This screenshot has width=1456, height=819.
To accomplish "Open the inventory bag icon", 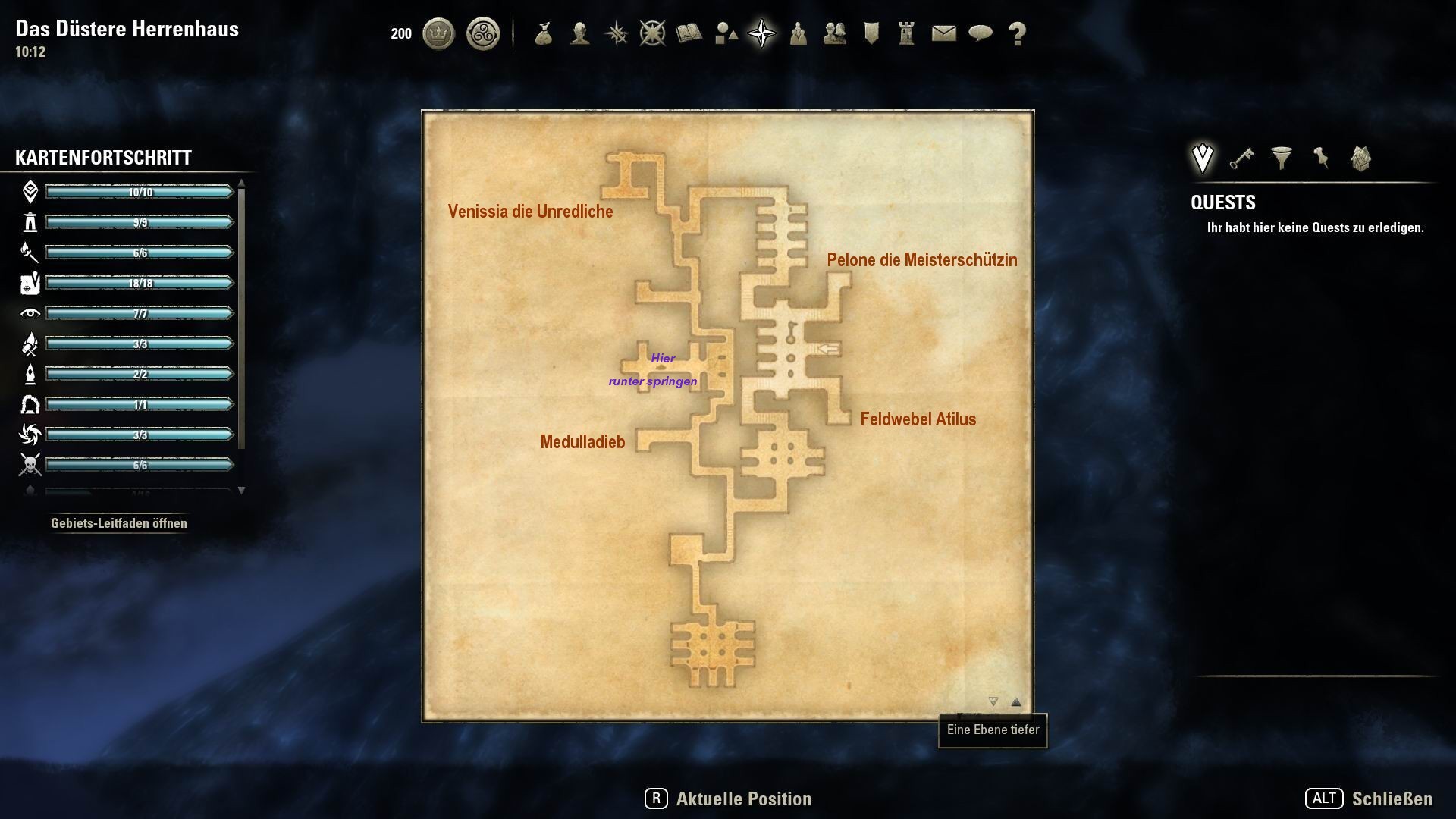I will click(543, 33).
